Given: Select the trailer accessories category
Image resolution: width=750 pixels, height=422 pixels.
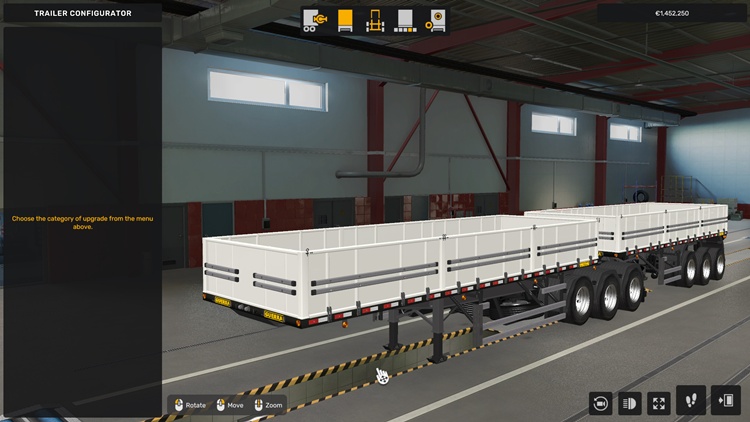Looking at the screenshot, I should 435,20.
